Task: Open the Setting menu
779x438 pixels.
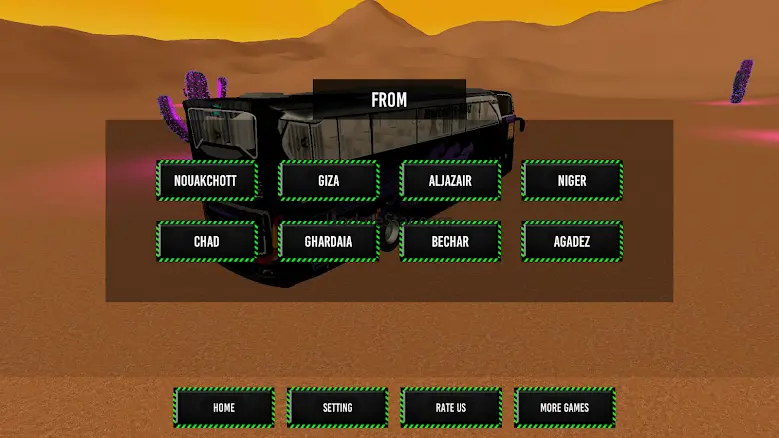Action: (x=338, y=408)
